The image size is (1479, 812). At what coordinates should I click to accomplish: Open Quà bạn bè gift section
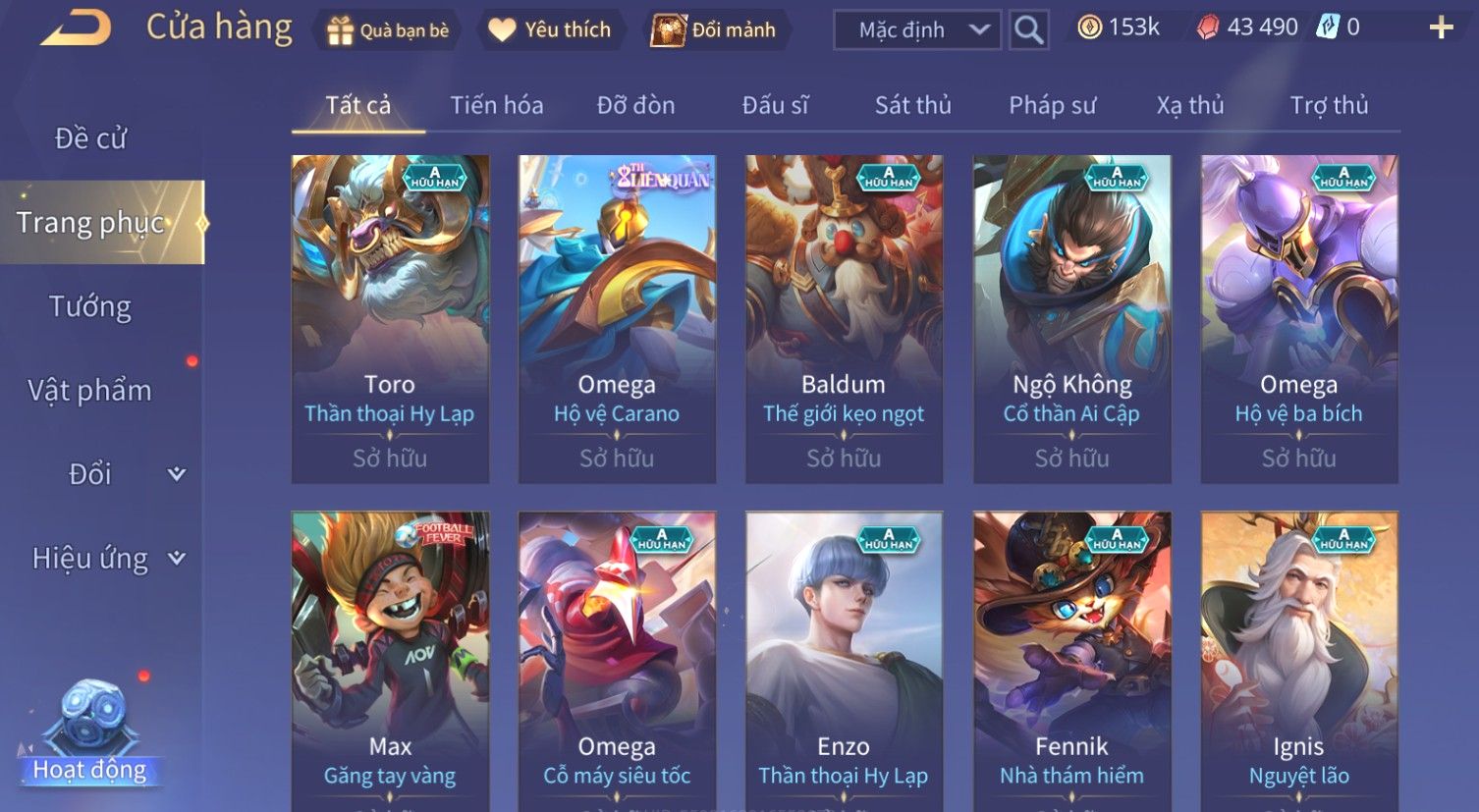point(389,30)
